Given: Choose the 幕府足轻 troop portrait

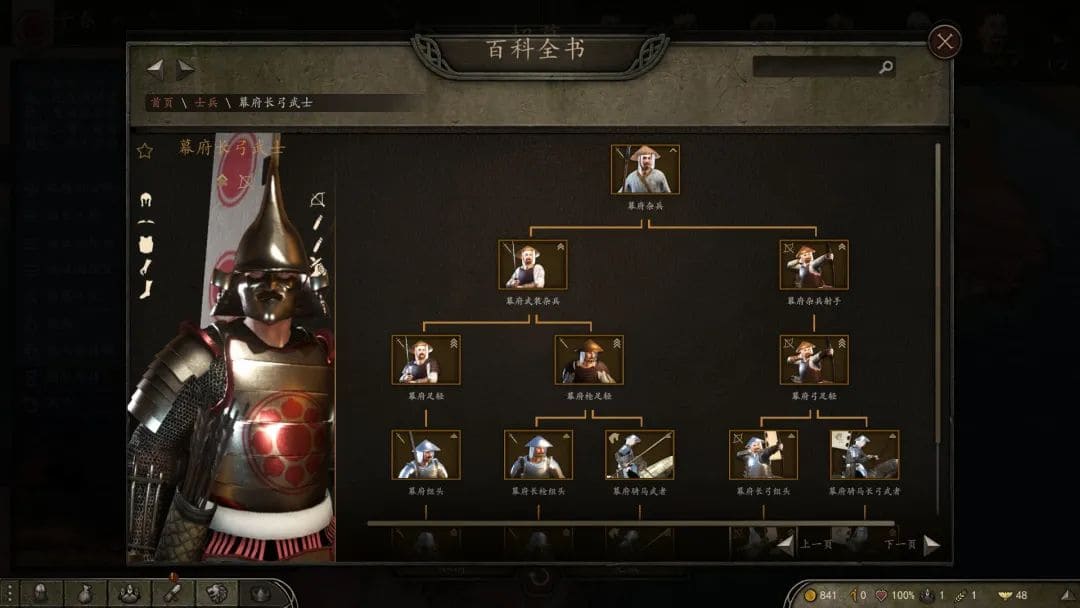Looking at the screenshot, I should click(x=426, y=360).
